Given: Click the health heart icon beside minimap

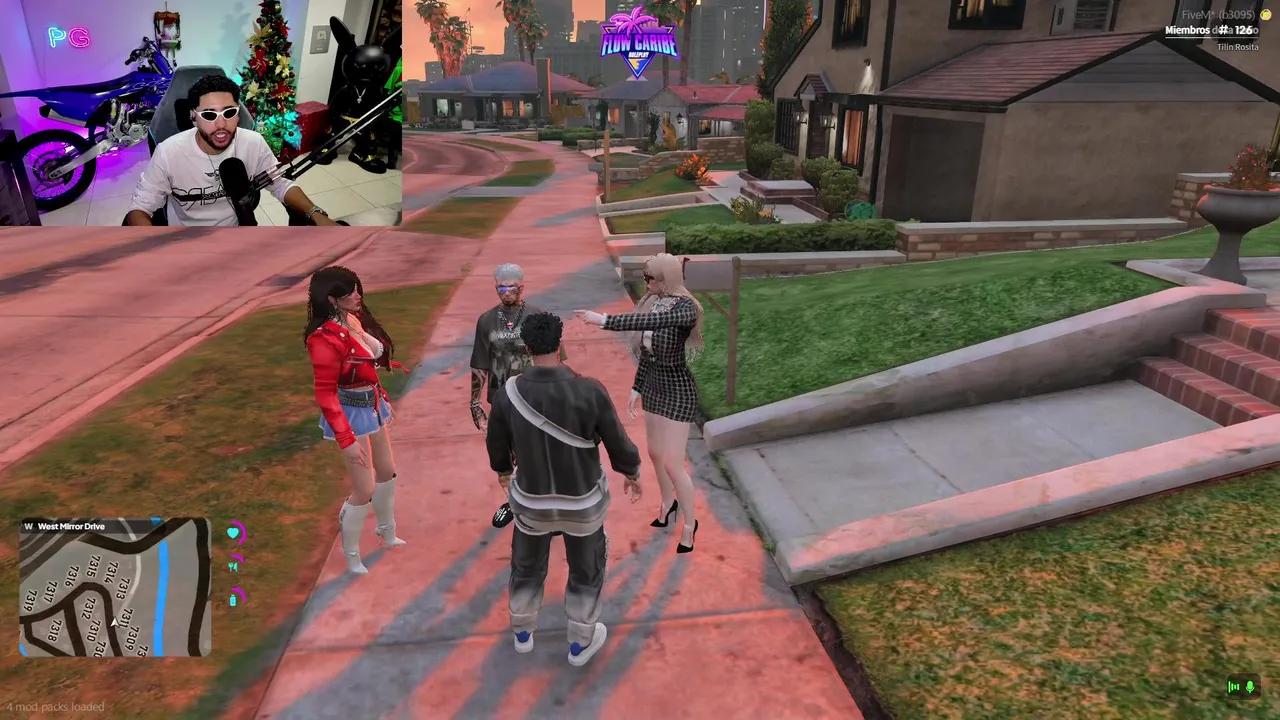Looking at the screenshot, I should tap(233, 533).
